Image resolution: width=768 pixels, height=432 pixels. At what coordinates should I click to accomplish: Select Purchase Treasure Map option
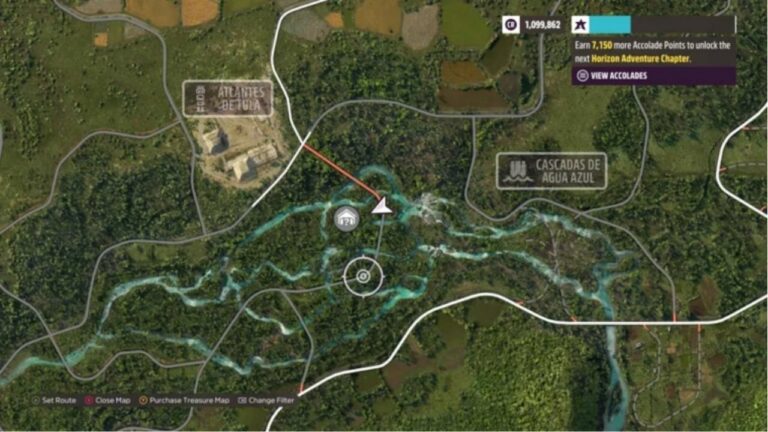[x=188, y=400]
